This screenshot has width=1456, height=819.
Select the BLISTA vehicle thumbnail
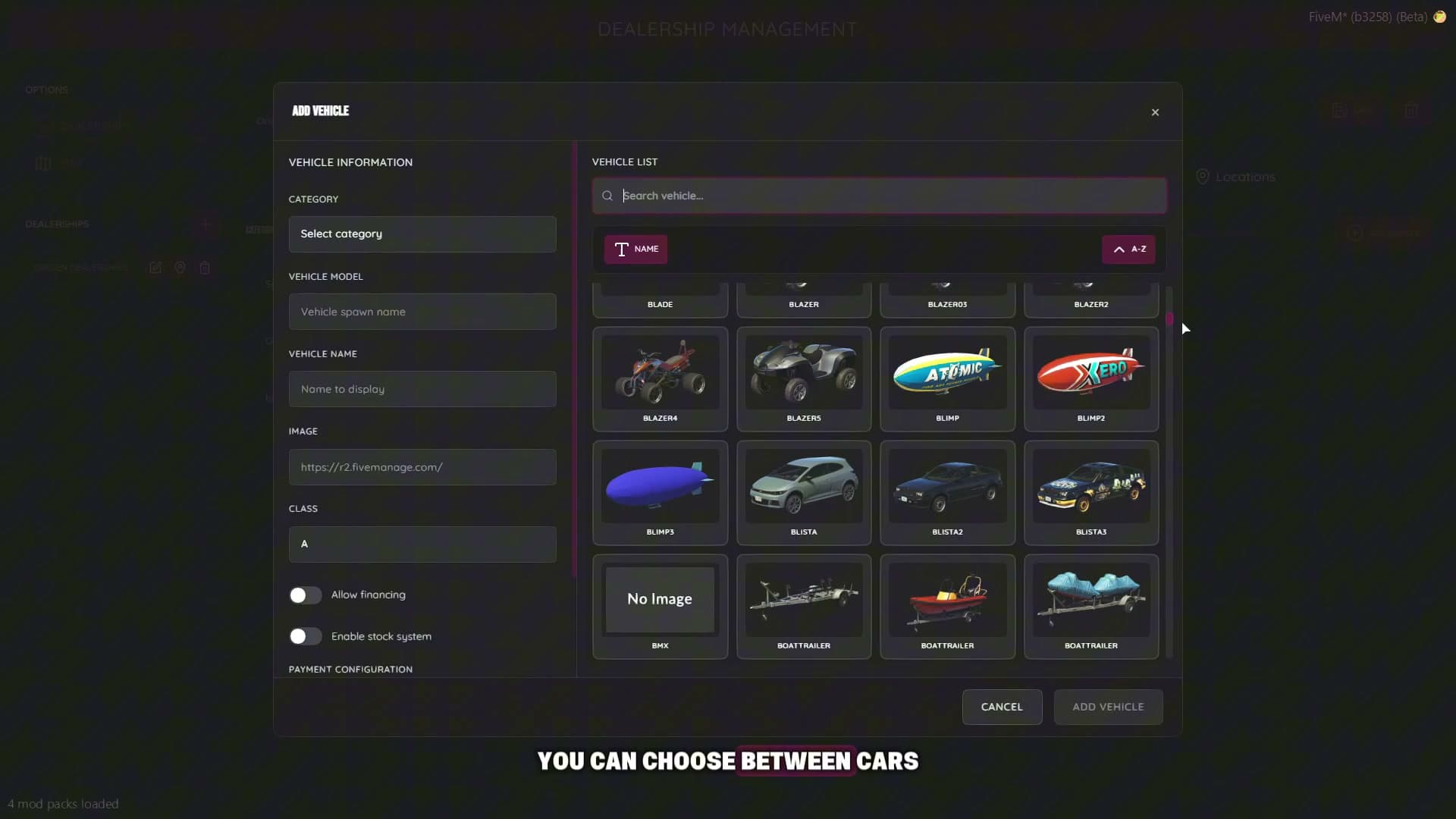pos(803,489)
